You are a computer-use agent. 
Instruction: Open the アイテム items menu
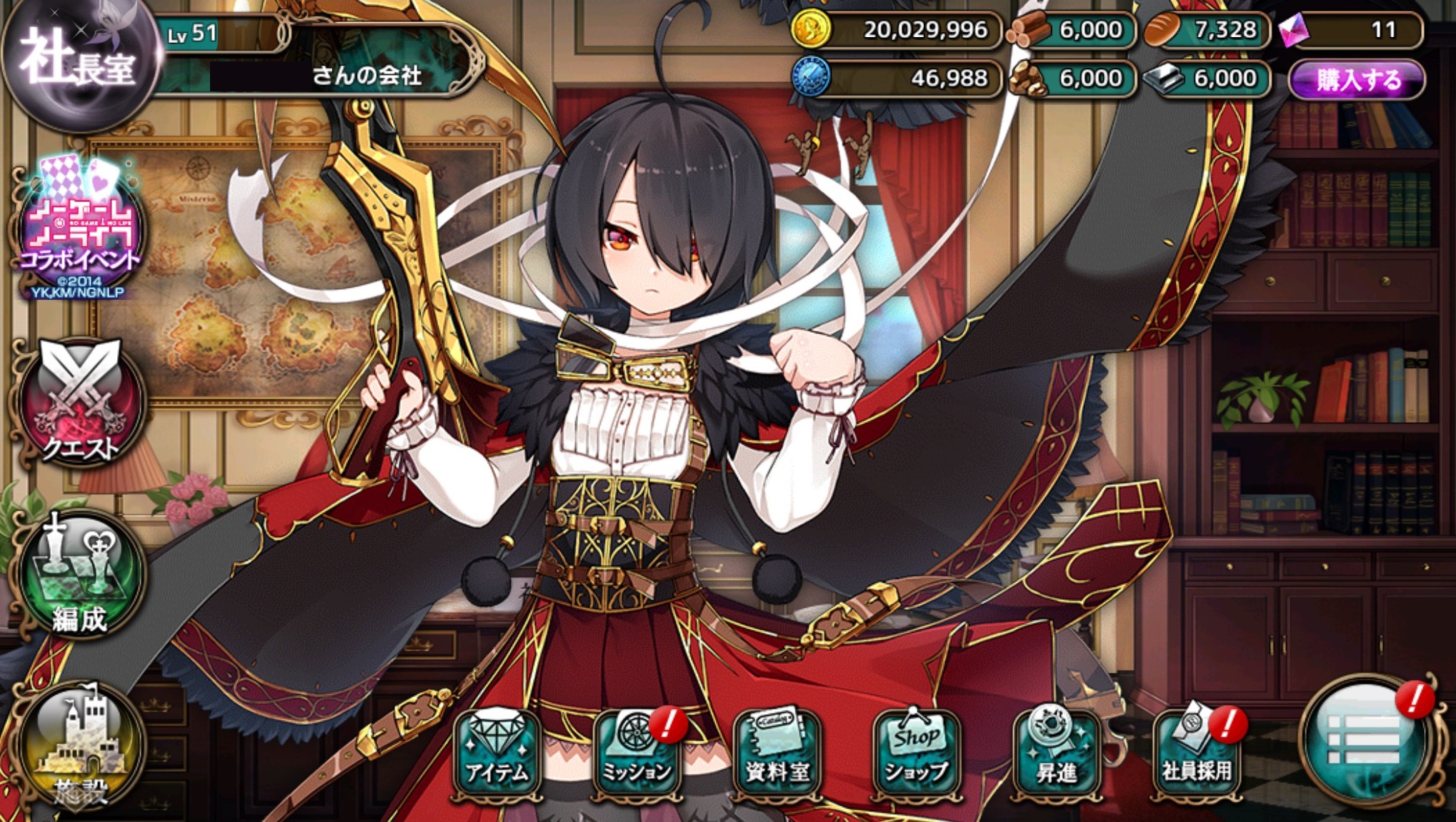pyautogui.click(x=497, y=753)
